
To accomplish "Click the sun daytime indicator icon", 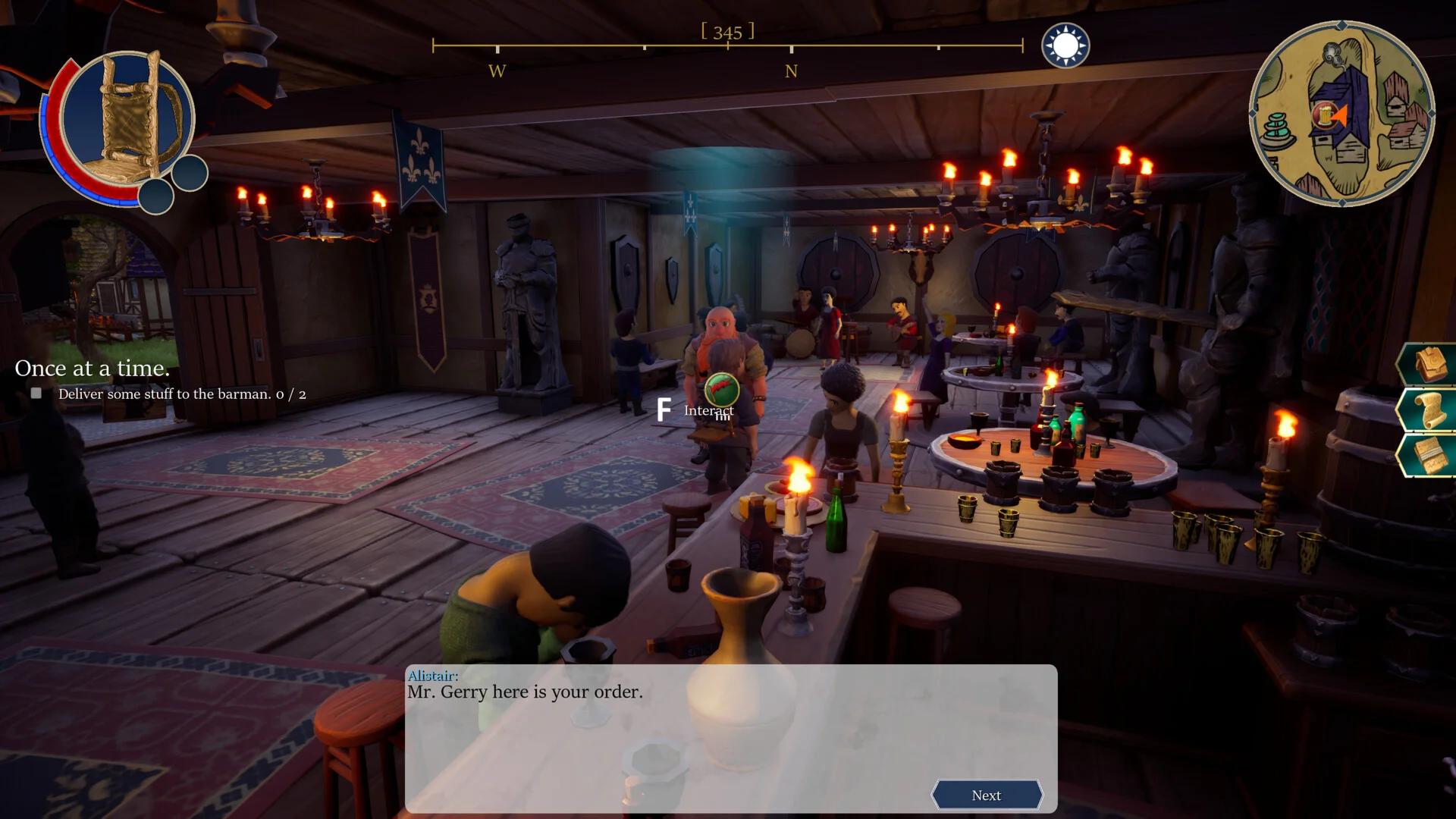I will (x=1065, y=45).
